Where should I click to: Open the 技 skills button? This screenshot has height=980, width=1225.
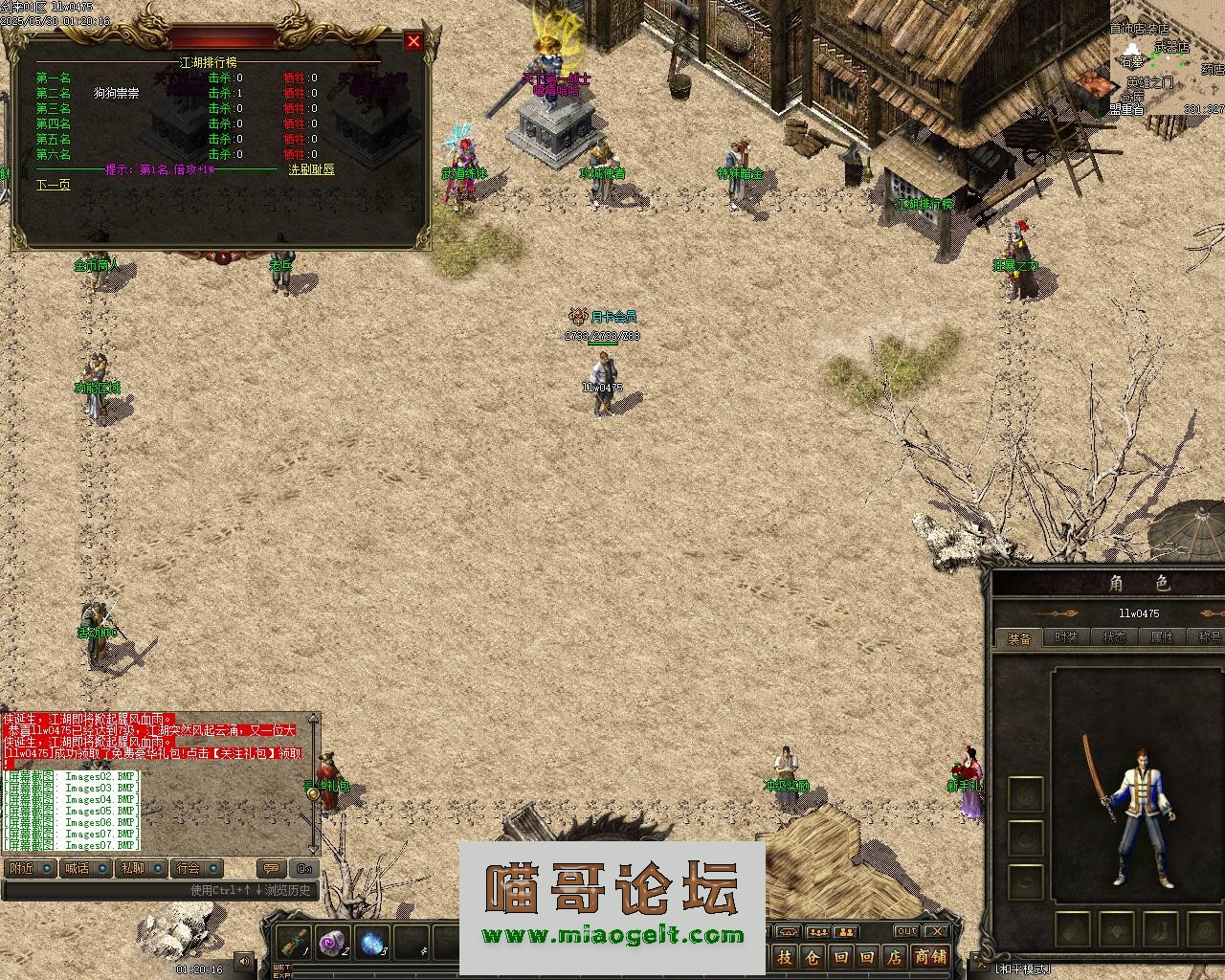785,956
